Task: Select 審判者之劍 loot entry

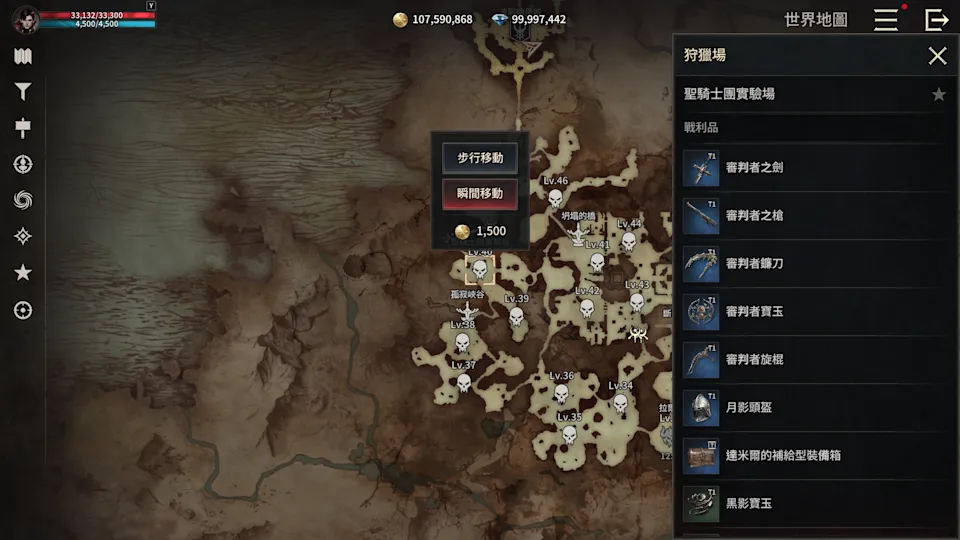Action: (x=810, y=167)
